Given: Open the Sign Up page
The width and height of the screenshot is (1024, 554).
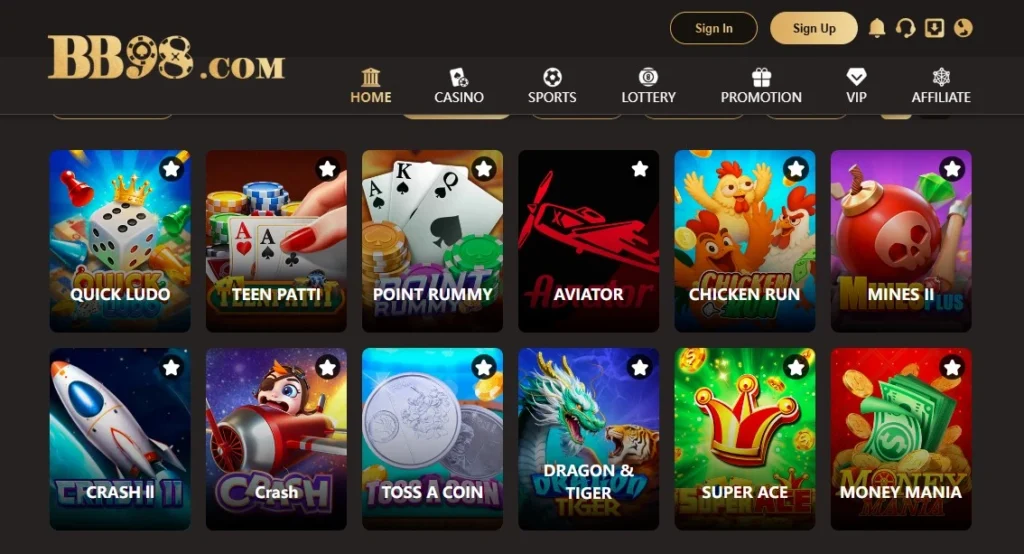Looking at the screenshot, I should (813, 28).
